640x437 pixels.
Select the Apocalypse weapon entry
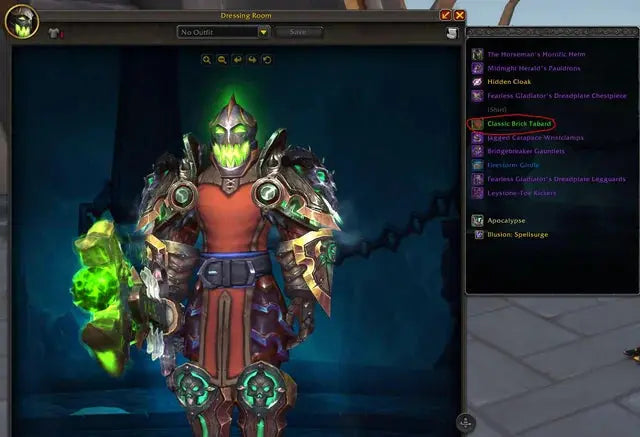click(x=506, y=220)
